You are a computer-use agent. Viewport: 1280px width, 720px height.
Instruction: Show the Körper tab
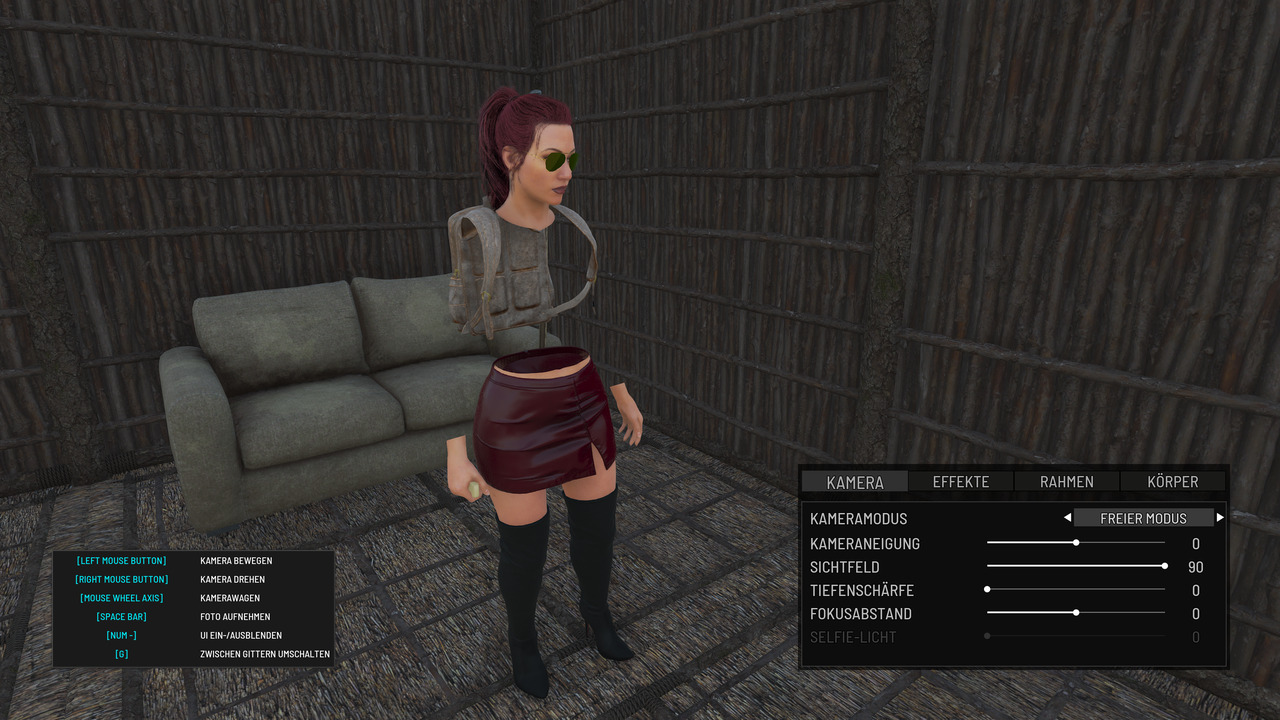(x=1173, y=482)
